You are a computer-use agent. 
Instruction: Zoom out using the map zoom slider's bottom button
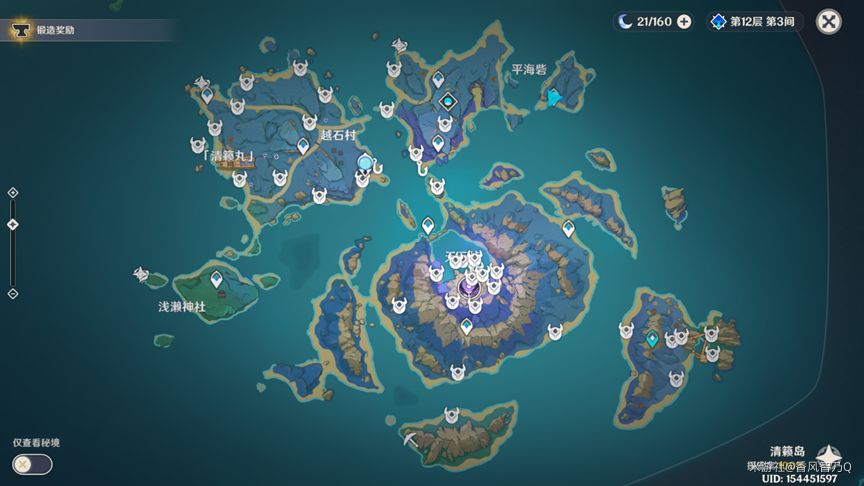point(13,294)
